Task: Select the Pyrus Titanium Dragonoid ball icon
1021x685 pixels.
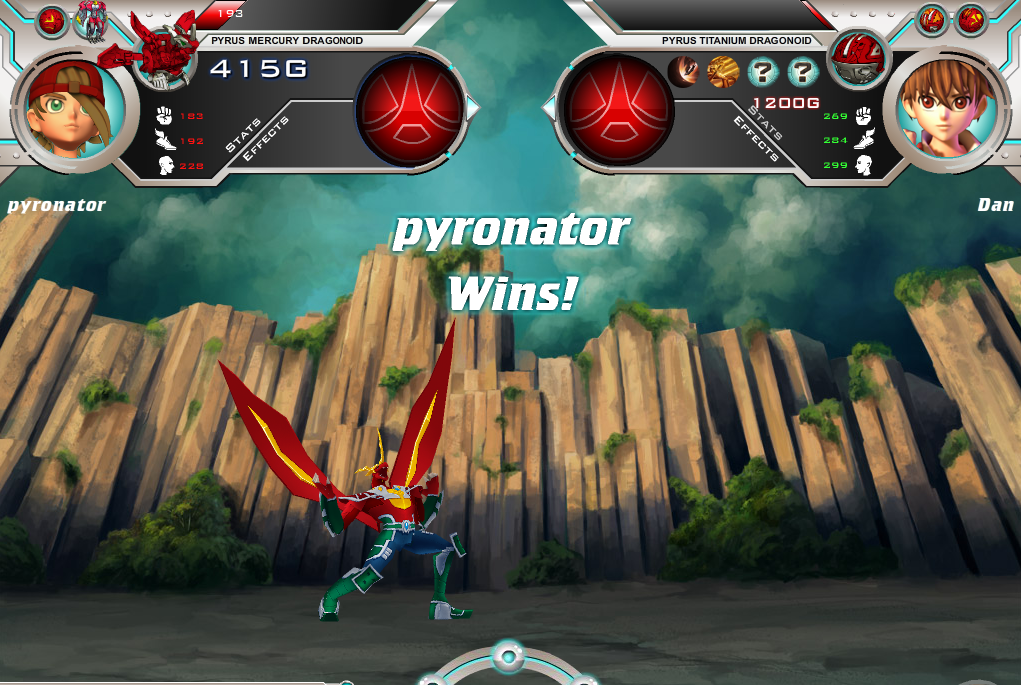Action: (x=857, y=57)
